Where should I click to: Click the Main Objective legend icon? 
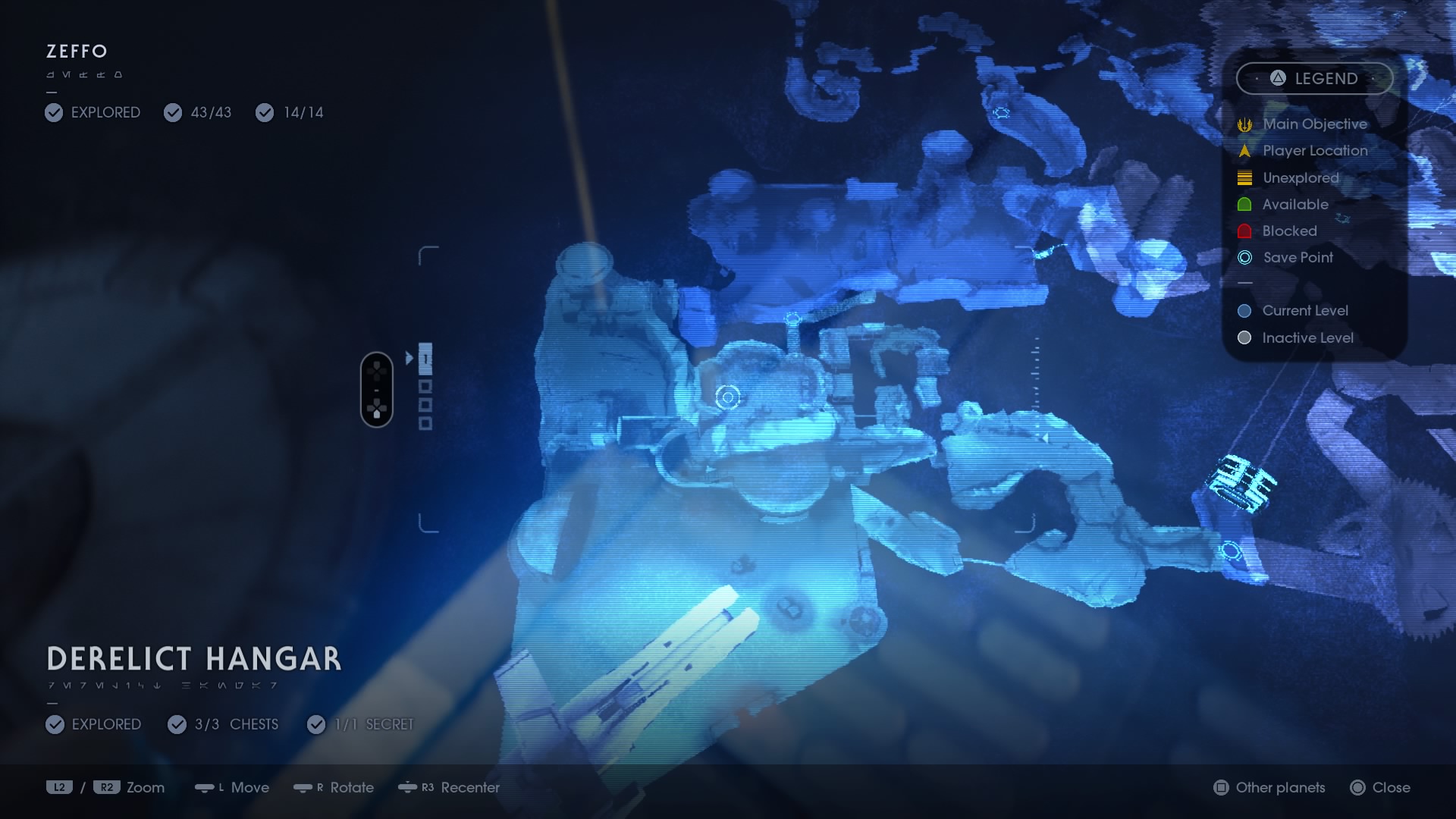coord(1244,124)
